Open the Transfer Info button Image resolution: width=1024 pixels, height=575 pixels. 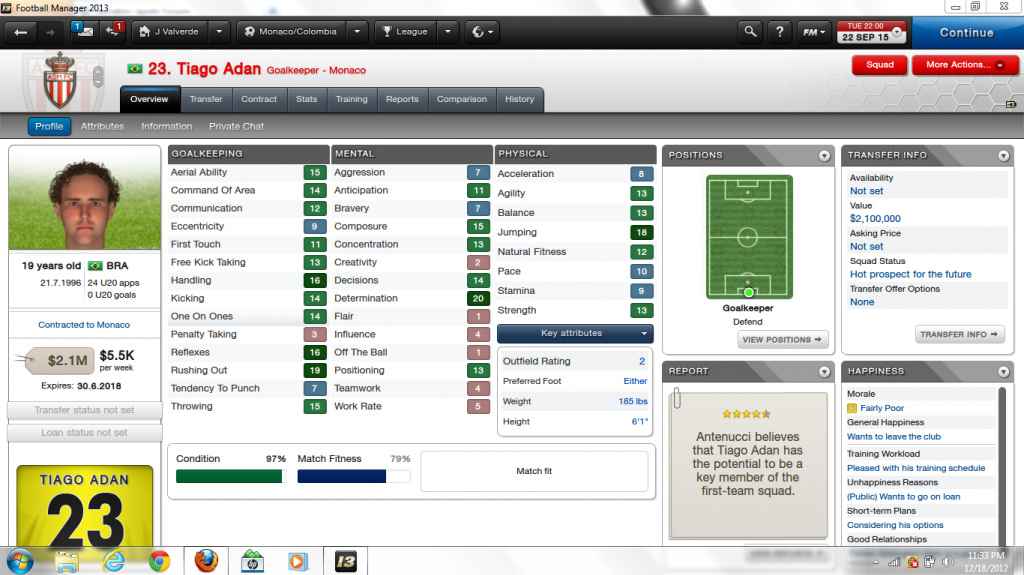959,335
